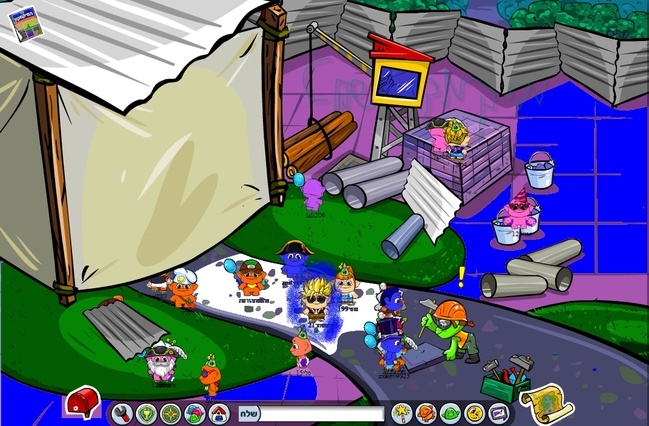Activate the magic star wand icon

[402, 412]
